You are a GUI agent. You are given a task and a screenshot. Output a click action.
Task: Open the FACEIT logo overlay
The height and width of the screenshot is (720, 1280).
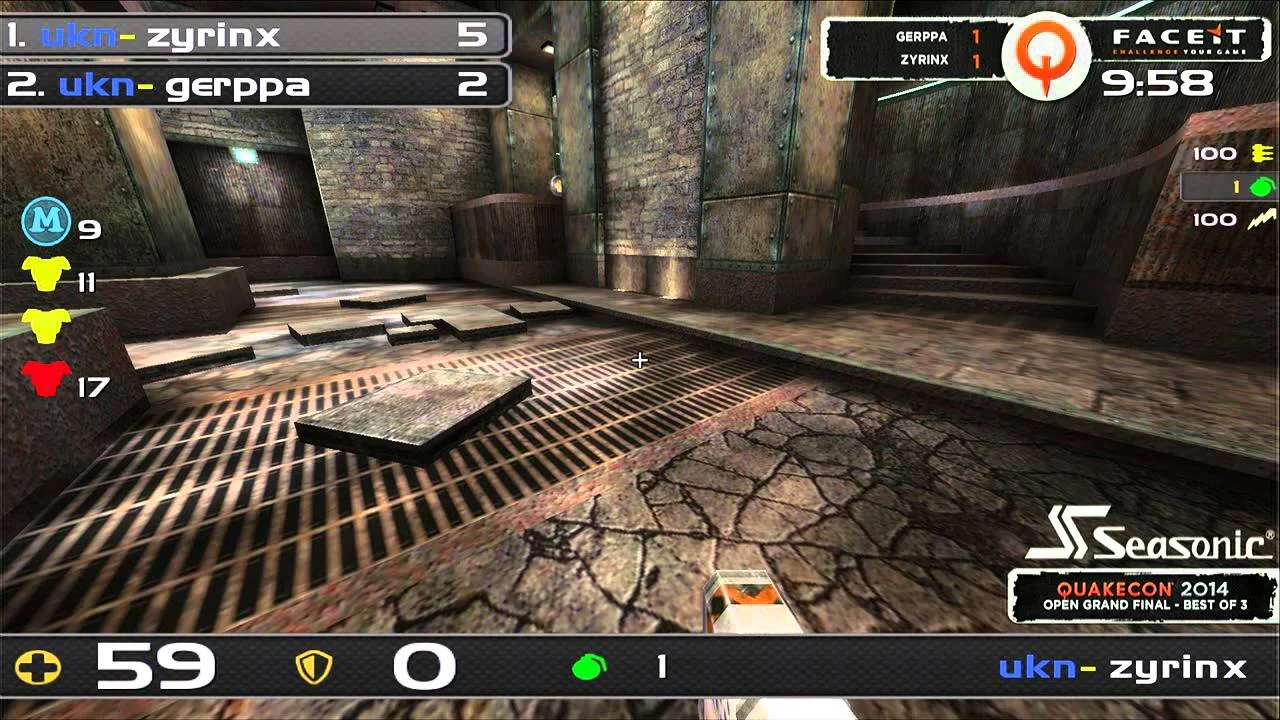(1179, 44)
